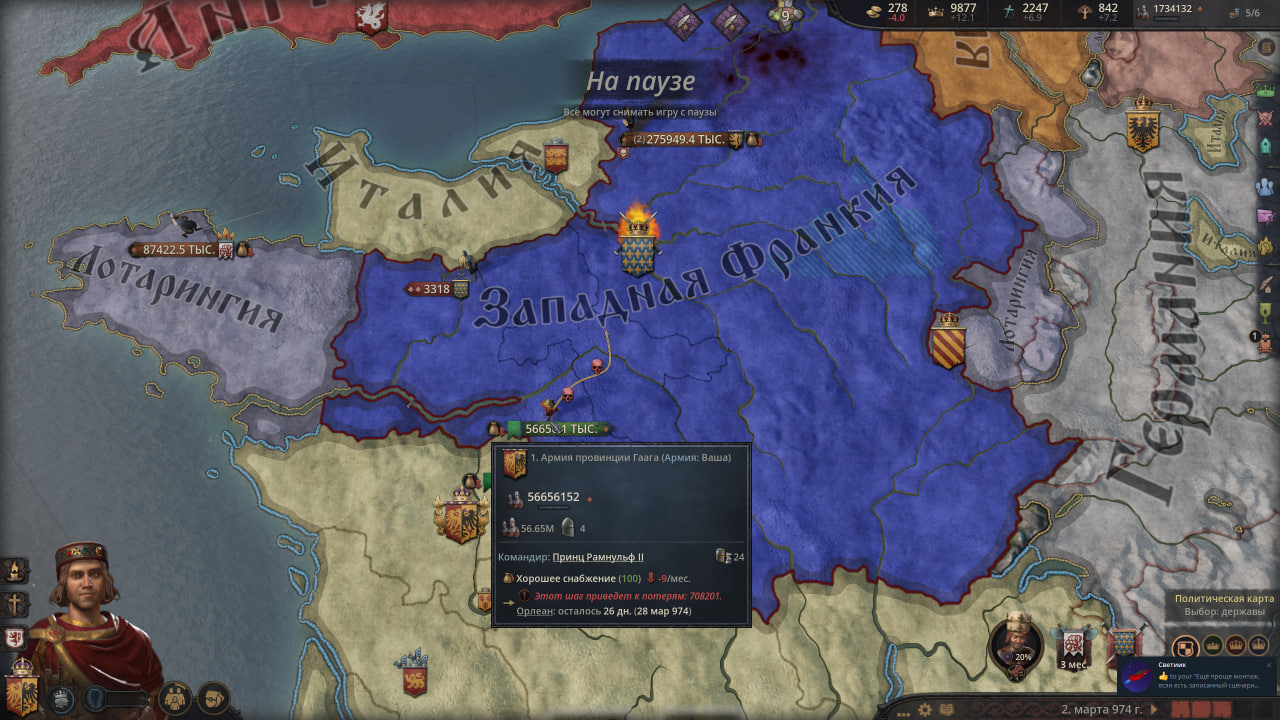Select the political map mode icon
This screenshot has width=1280, height=720.
(x=1186, y=646)
